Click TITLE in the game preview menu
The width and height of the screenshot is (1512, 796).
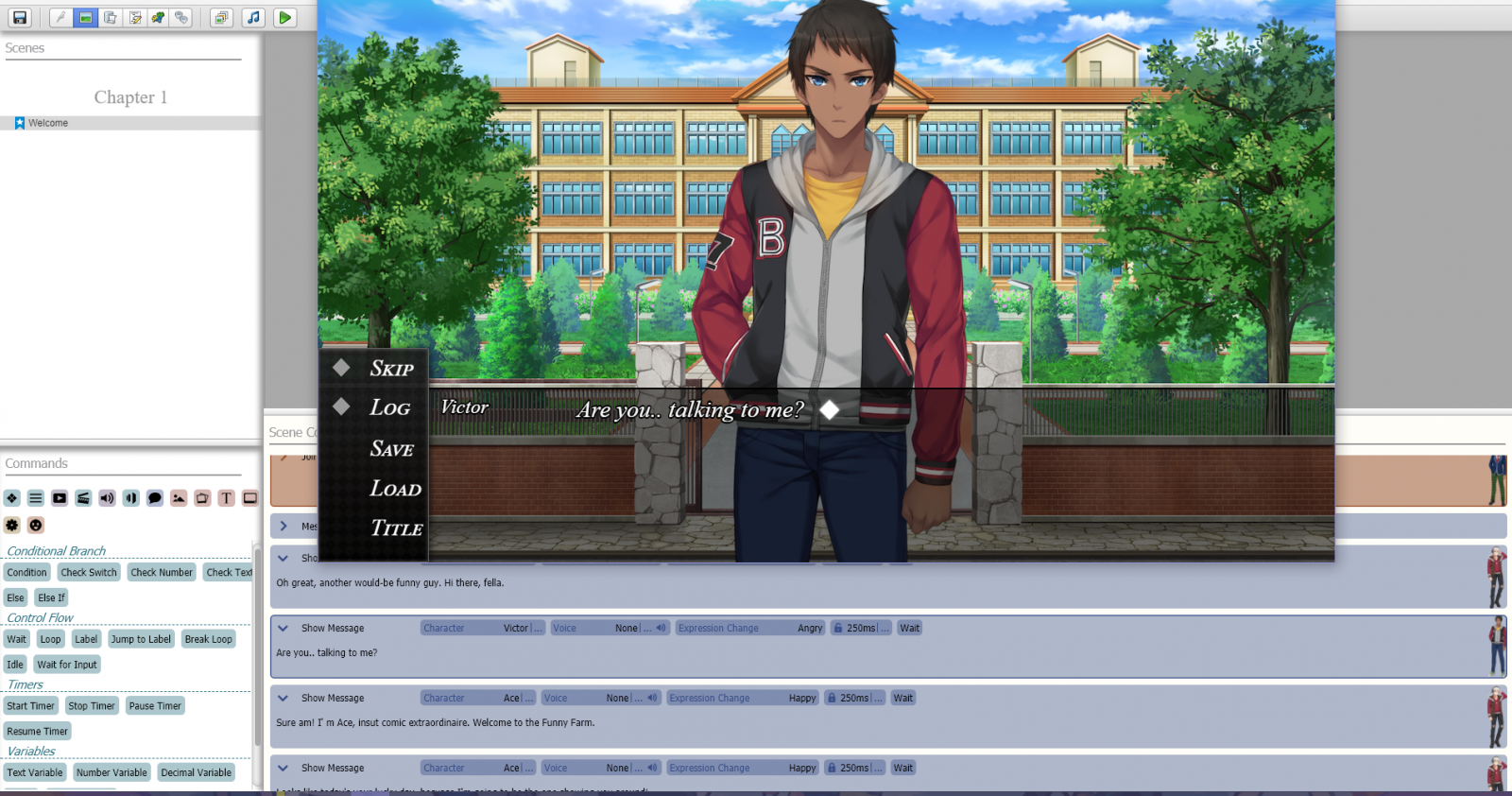(x=394, y=528)
